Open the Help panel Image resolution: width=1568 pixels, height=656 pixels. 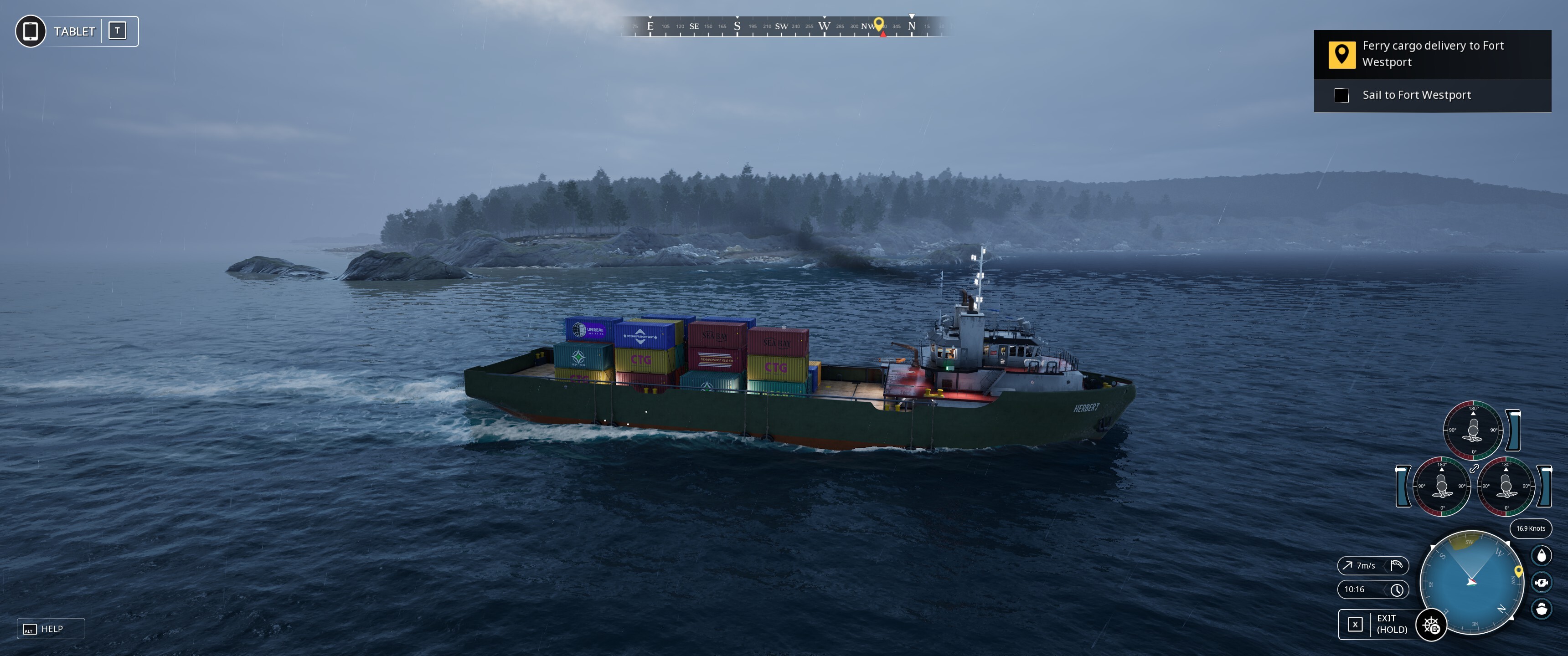51,629
